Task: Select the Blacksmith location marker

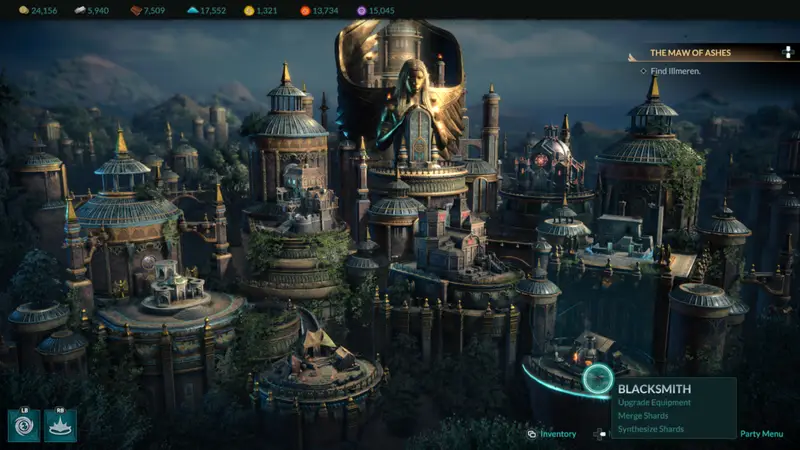Action: click(x=598, y=378)
